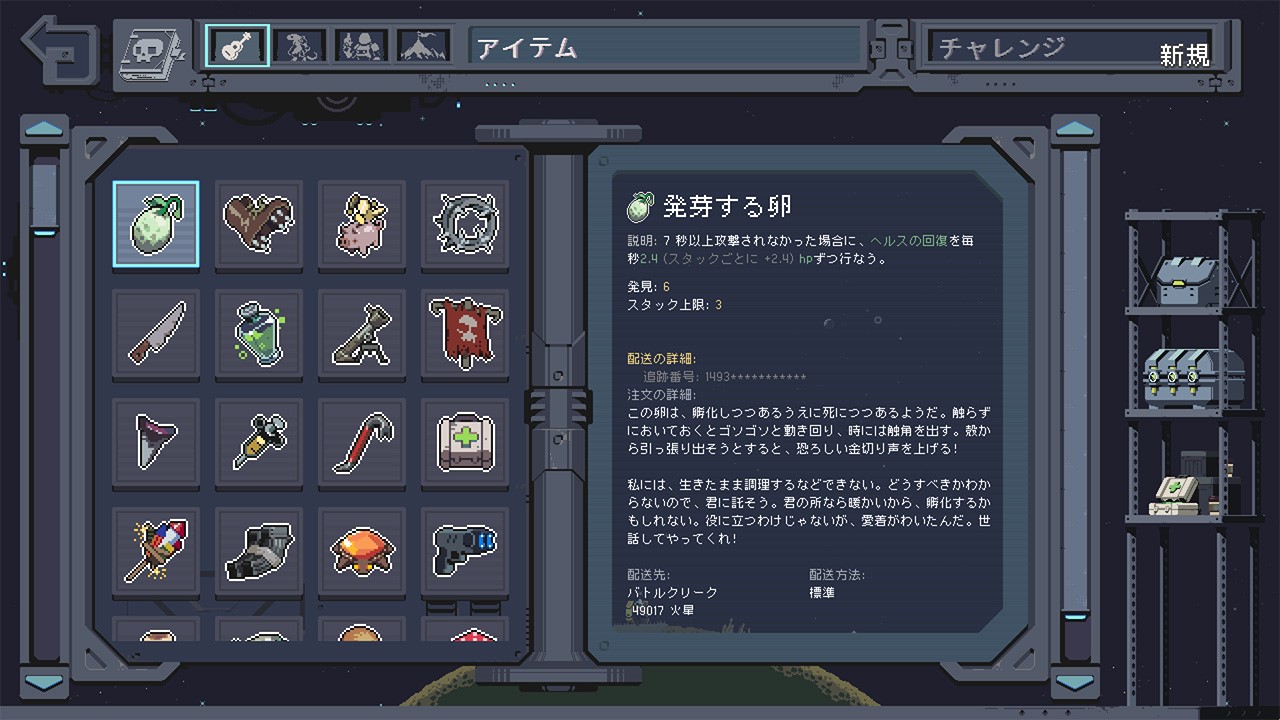Pick the bundle of fireworks item
Viewport: 1280px width, 720px height.
pyautogui.click(x=155, y=550)
